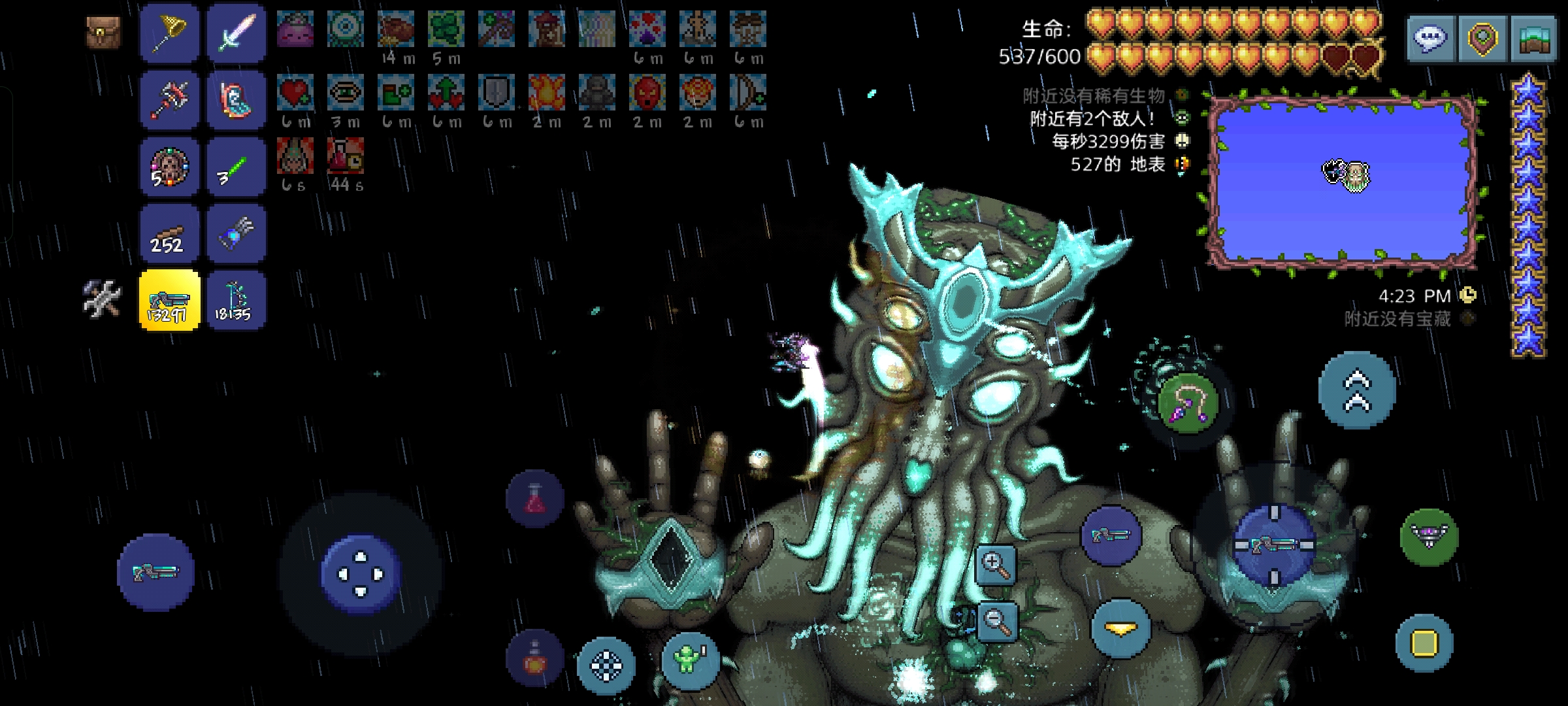1568x706 pixels.
Task: Select the bow slot with 18135 ammo
Action: [236, 301]
